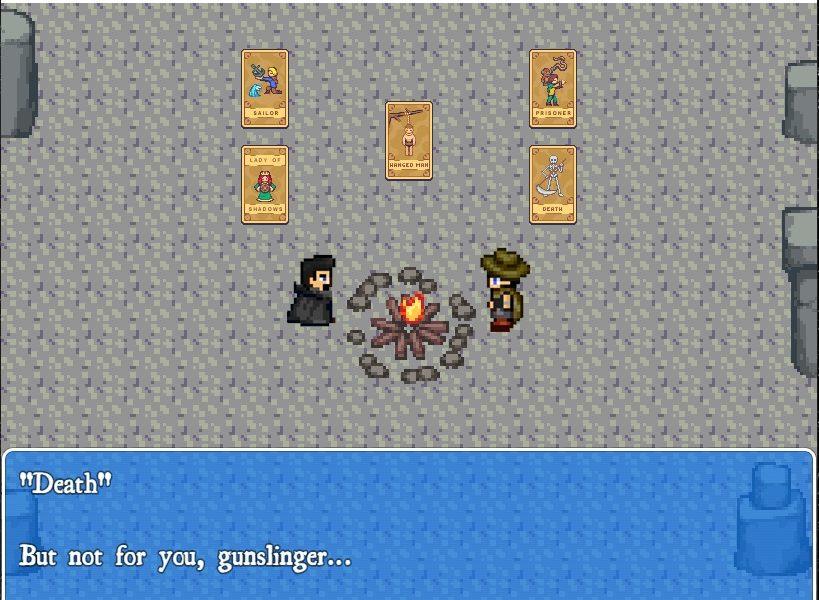Pick the Hanged Man card
The image size is (819, 600).
point(409,140)
